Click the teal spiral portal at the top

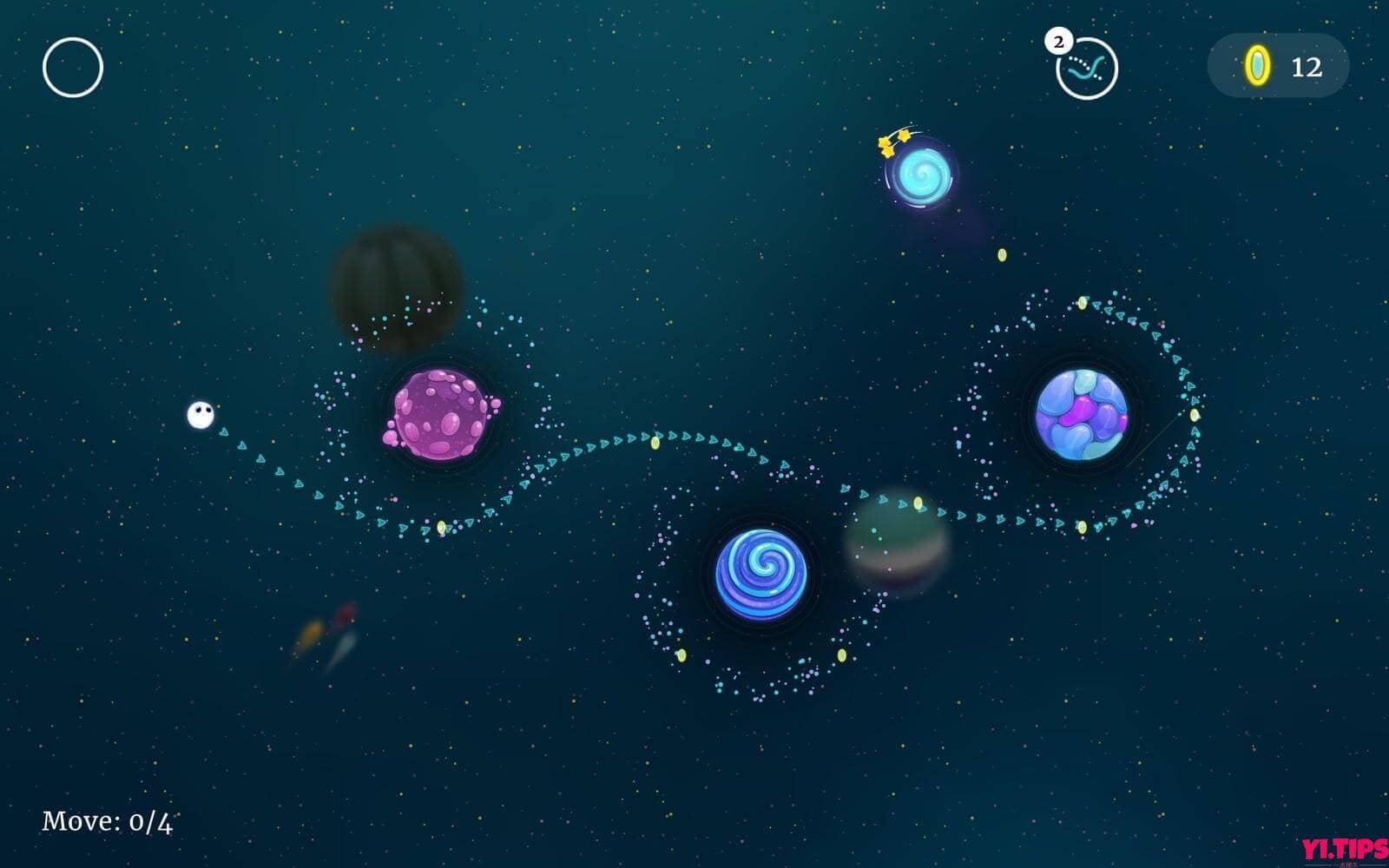[923, 174]
